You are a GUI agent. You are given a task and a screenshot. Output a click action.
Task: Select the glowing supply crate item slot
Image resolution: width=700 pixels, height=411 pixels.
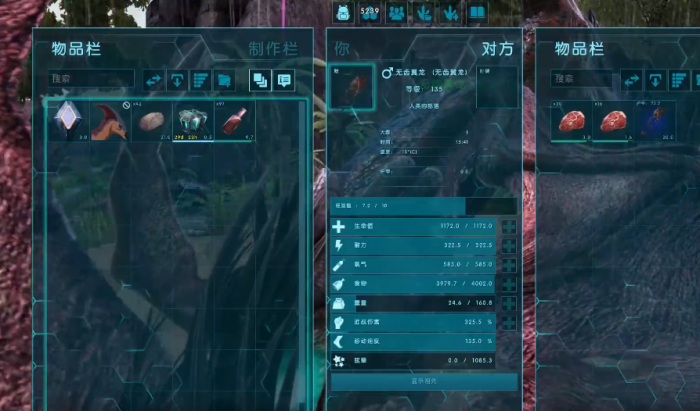192,121
